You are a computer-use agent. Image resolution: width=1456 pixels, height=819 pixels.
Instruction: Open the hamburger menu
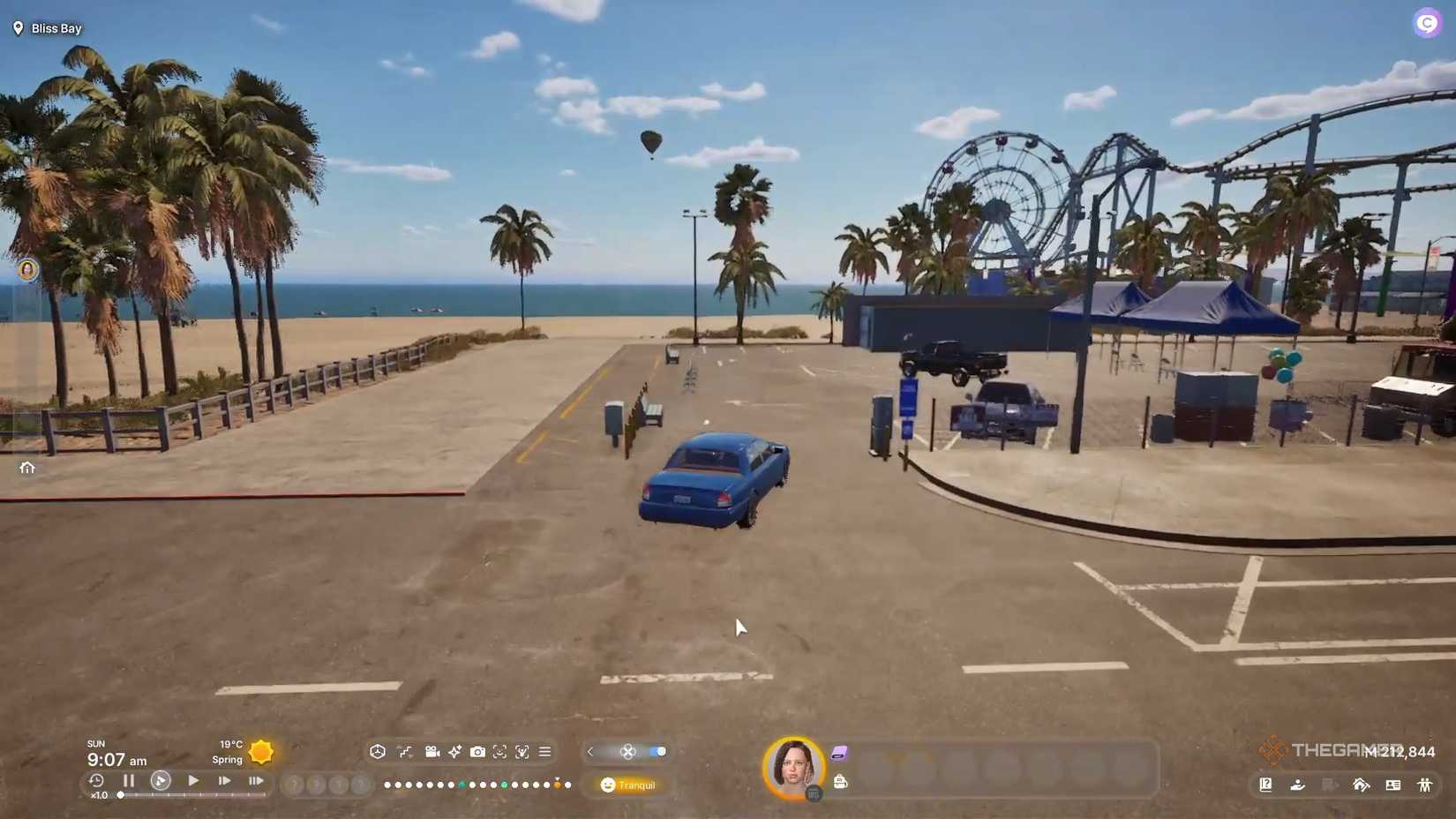544,752
